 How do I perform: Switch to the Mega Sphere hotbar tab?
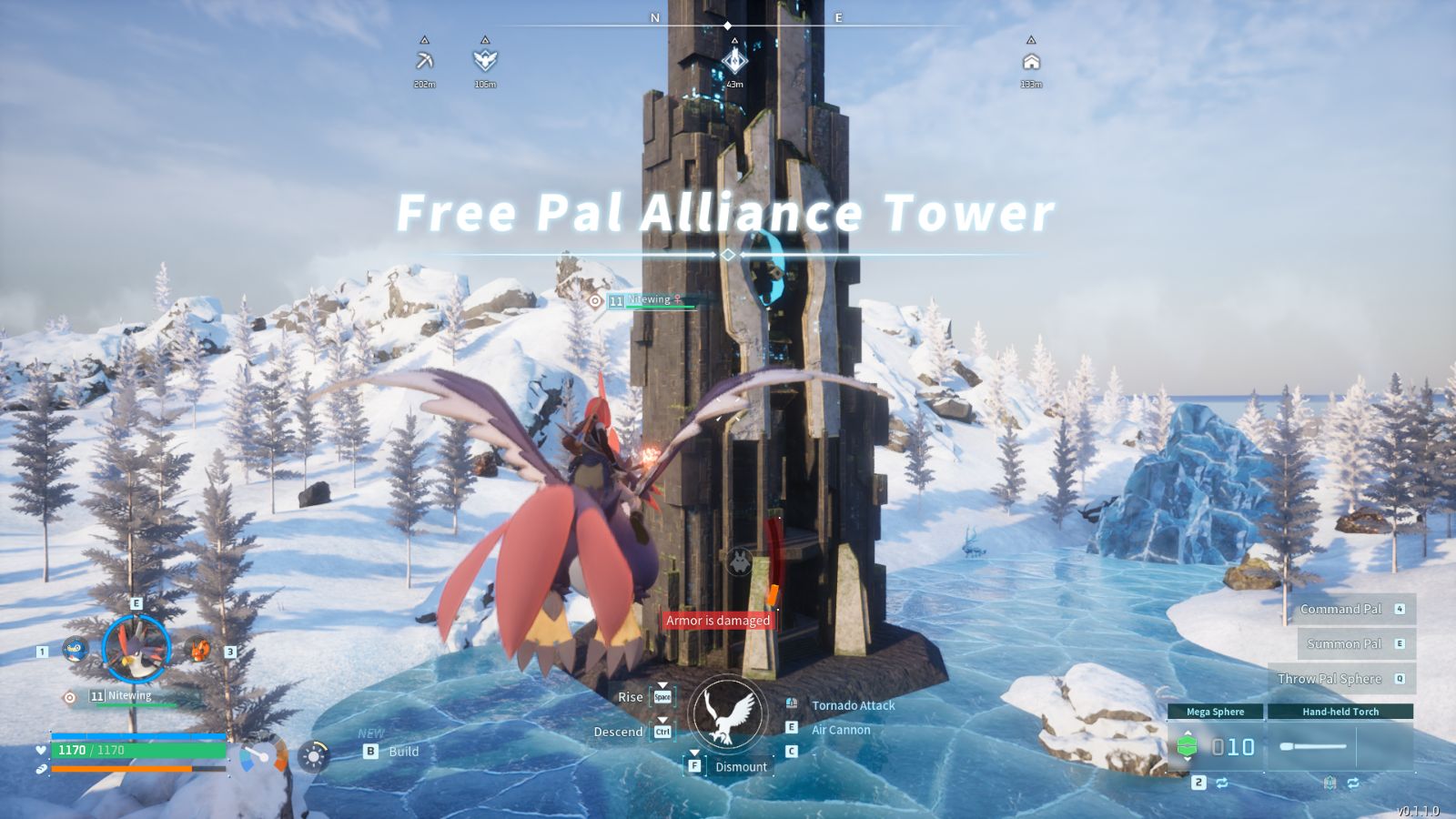point(1216,711)
